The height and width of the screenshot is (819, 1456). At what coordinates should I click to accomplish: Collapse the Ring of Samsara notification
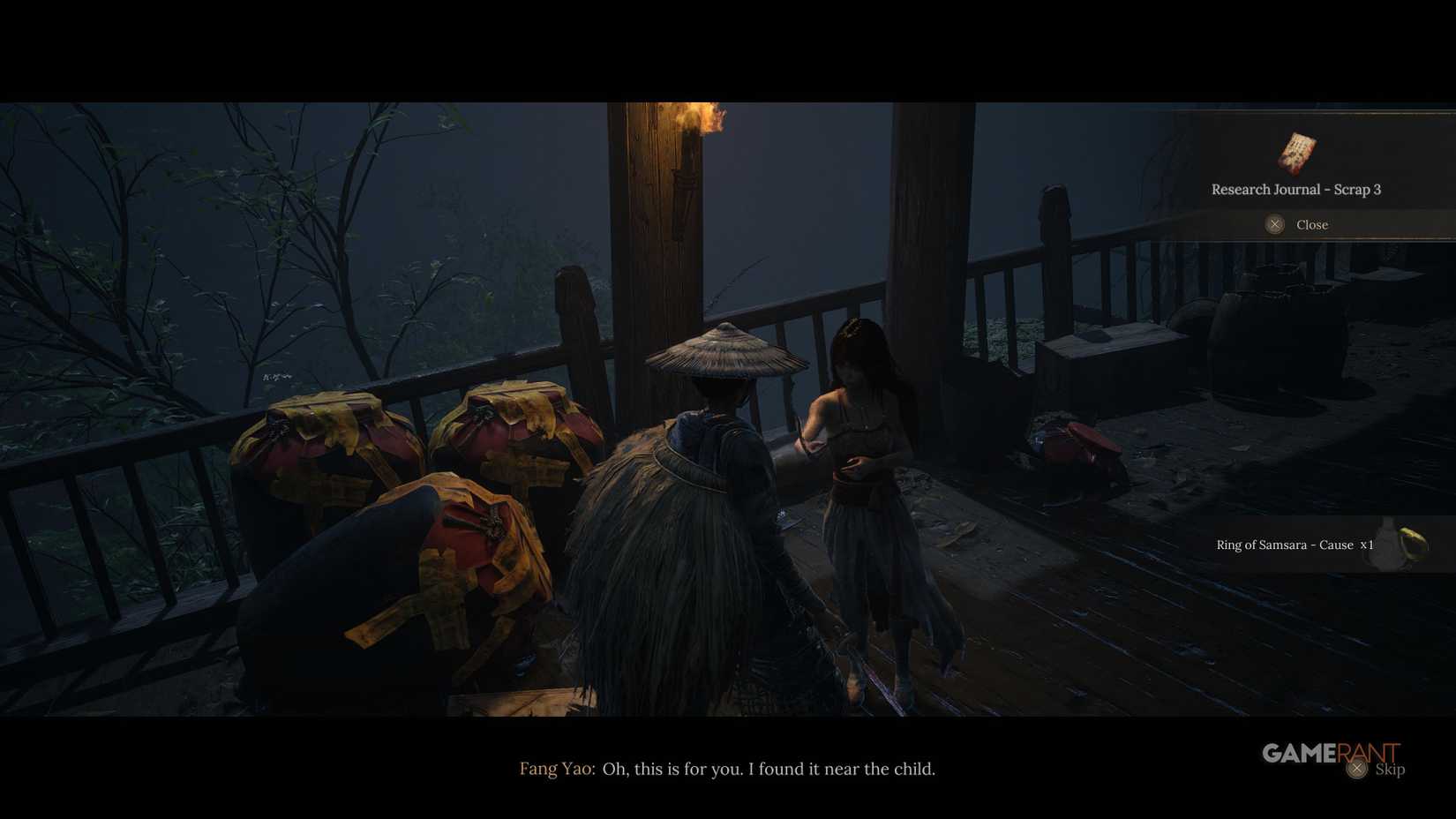1295,545
